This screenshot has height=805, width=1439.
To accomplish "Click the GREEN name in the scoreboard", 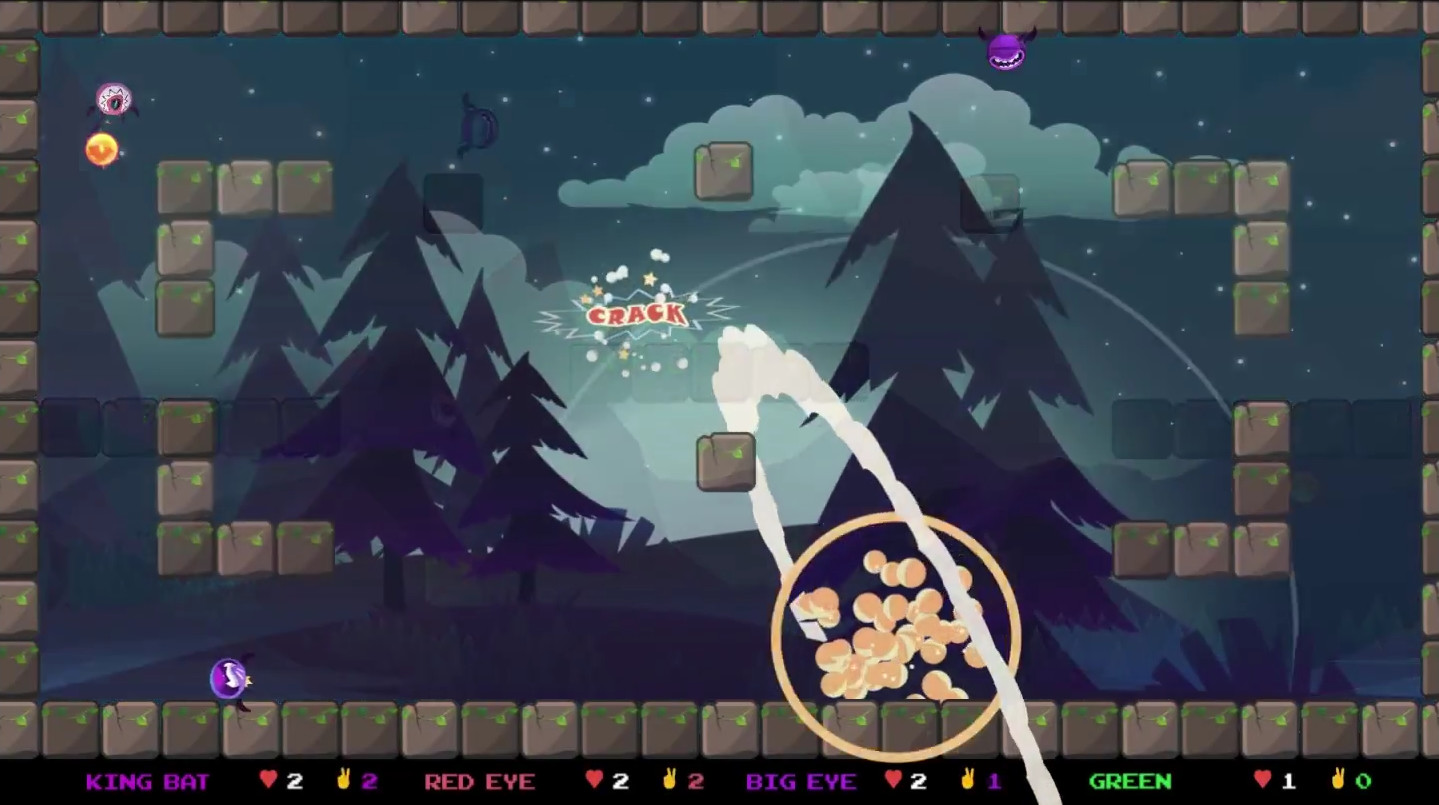I will [1130, 782].
